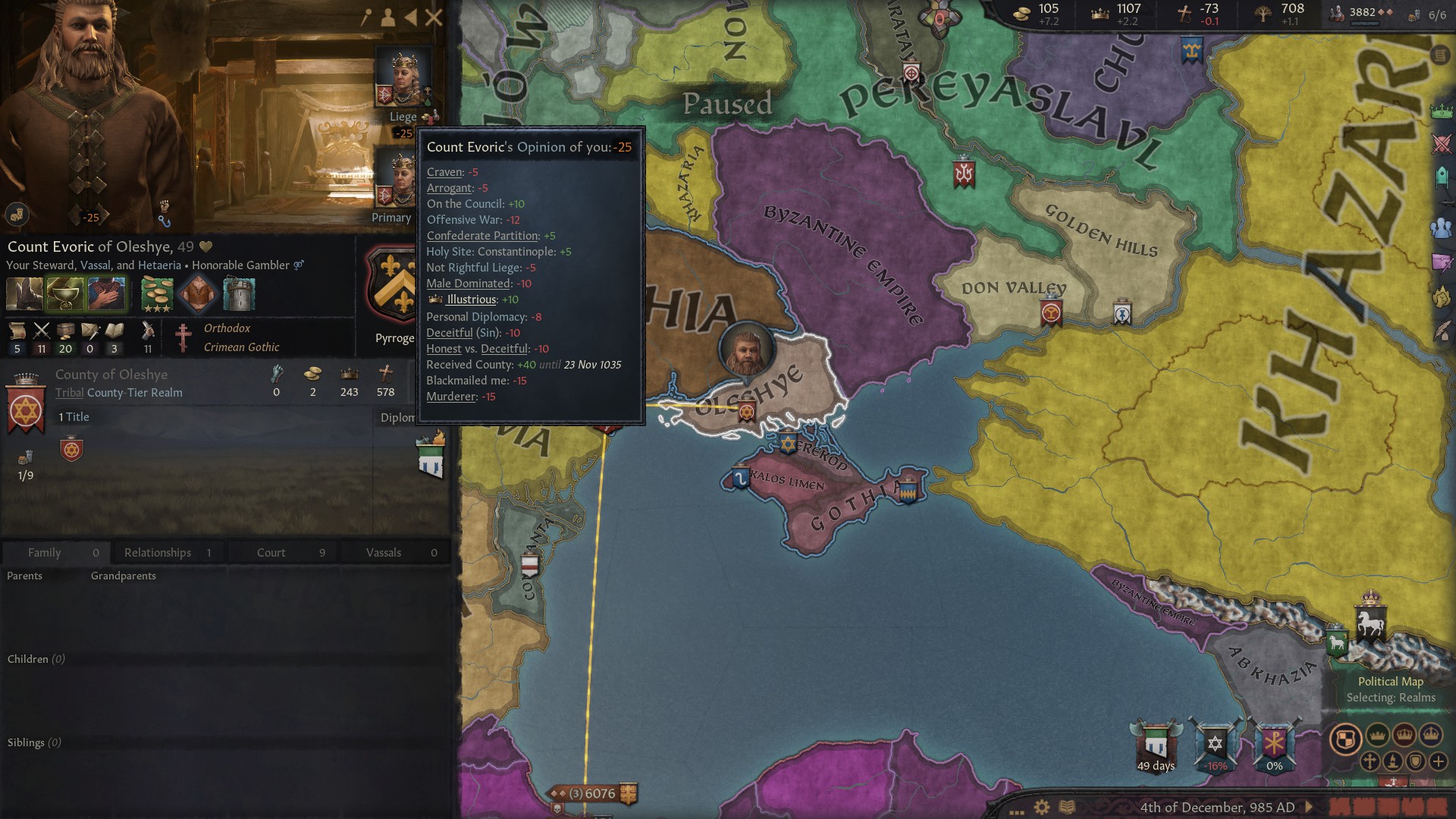1456x819 pixels.
Task: Advance the date with the arrow beside 985 AD
Action: (1308, 808)
